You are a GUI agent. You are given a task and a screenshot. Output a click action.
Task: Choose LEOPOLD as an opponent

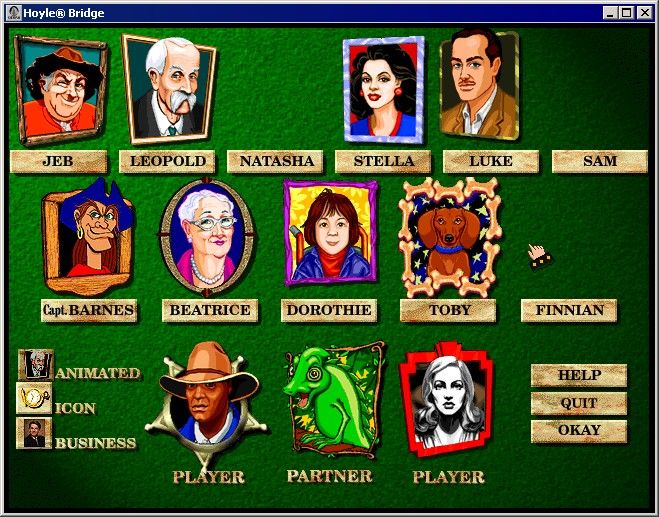[x=167, y=161]
